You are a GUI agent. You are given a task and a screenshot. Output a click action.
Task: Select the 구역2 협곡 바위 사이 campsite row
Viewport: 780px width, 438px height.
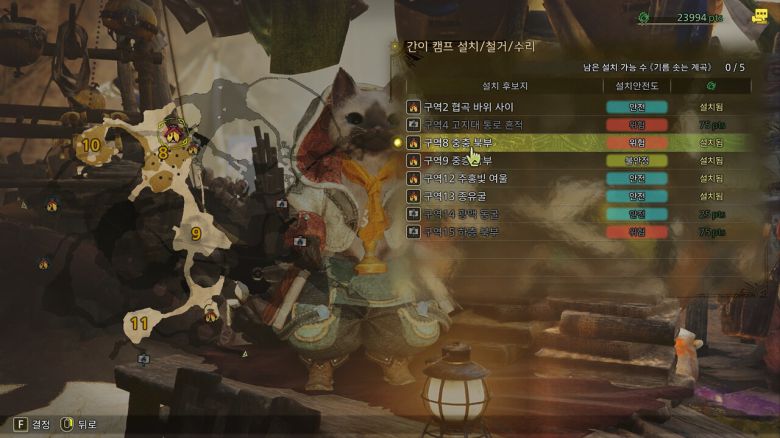[468, 107]
